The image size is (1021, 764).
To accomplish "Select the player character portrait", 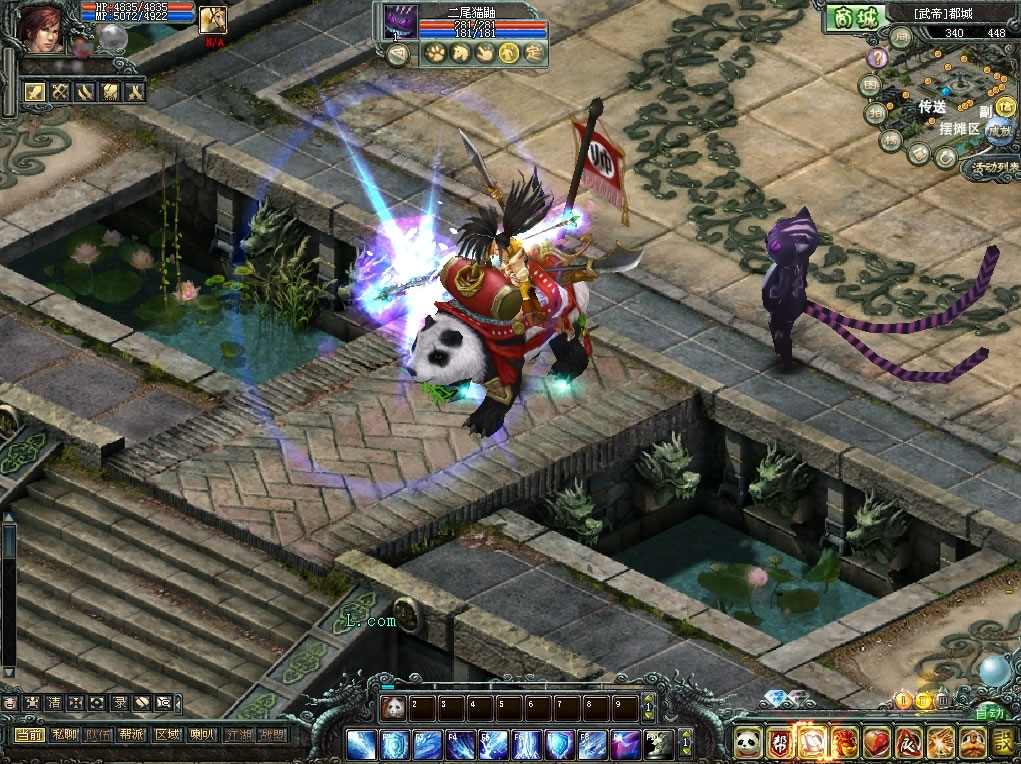I will 43,28.
